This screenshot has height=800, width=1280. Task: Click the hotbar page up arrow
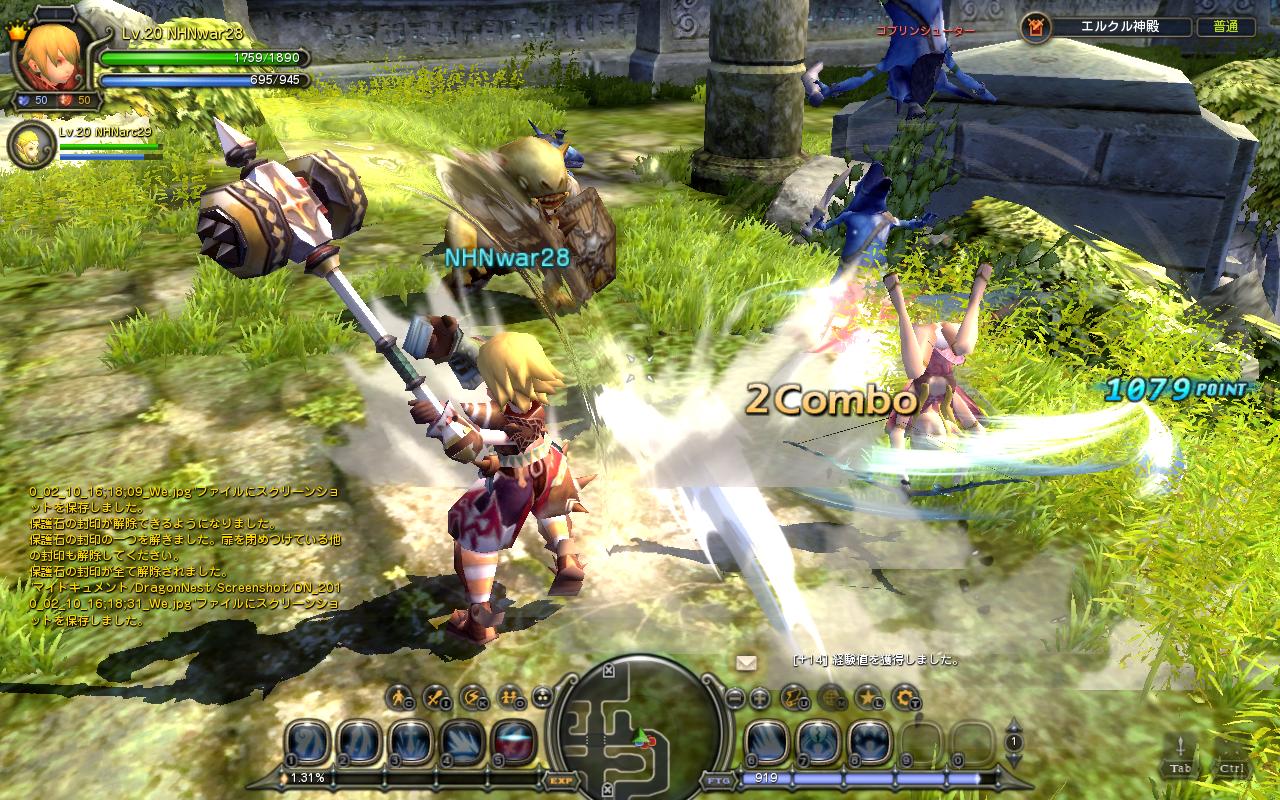(1013, 725)
